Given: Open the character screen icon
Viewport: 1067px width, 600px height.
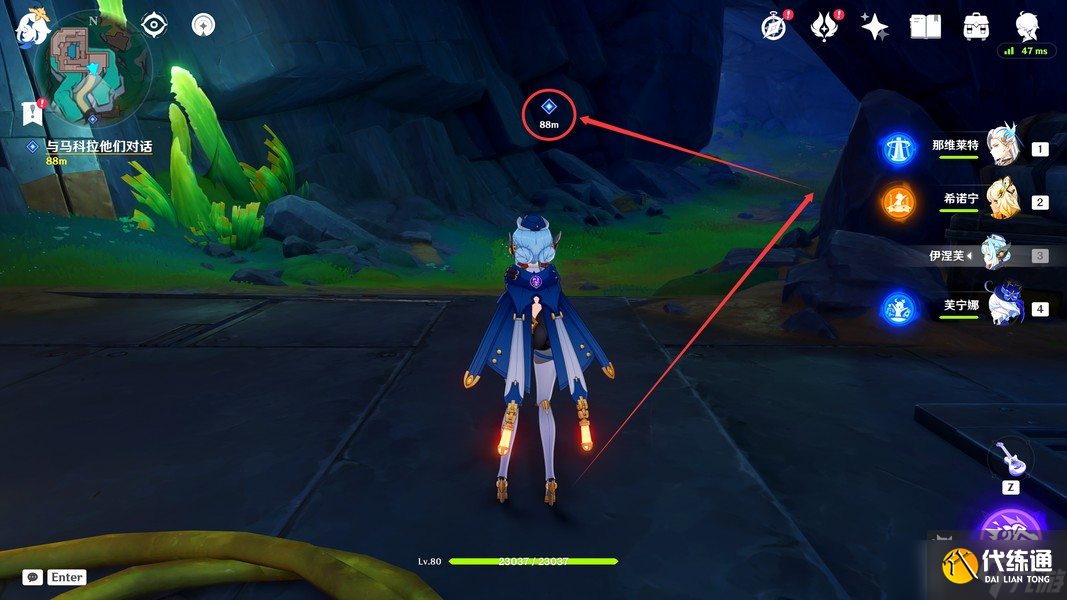Looking at the screenshot, I should click(x=1026, y=25).
